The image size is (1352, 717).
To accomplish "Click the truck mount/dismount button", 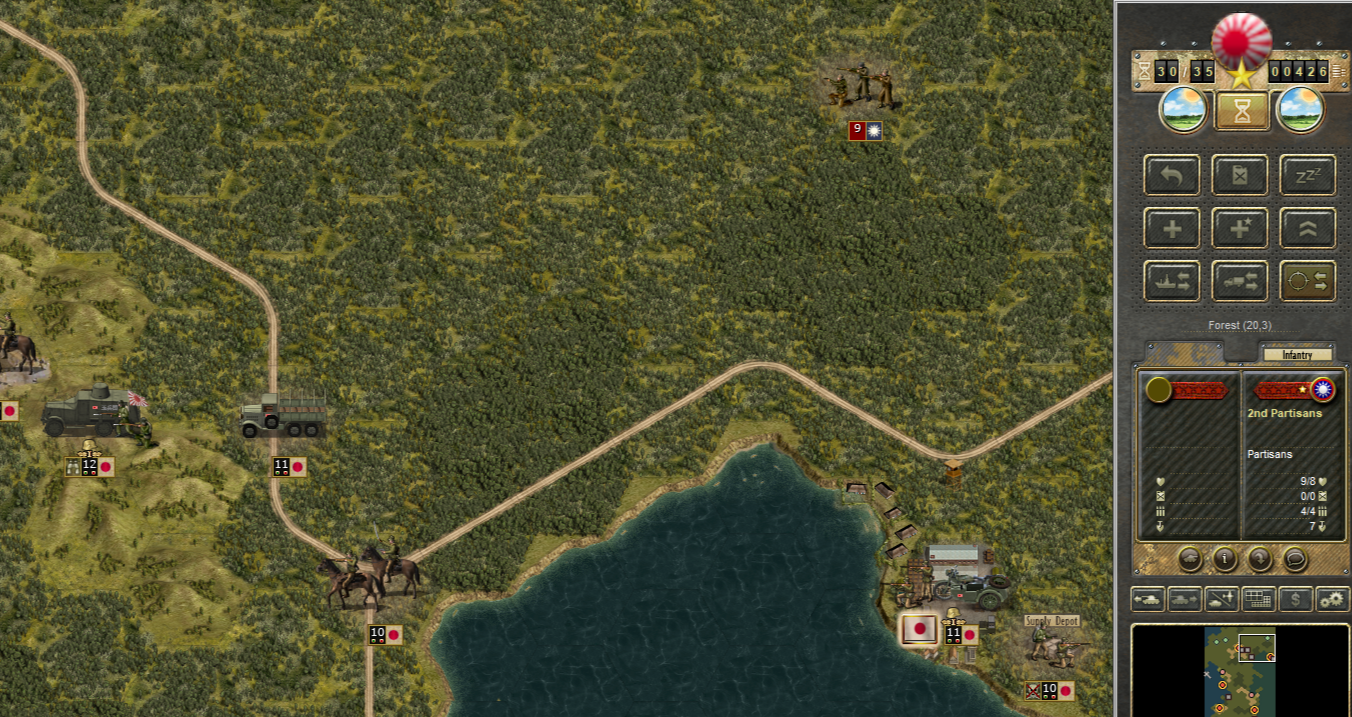I will click(1240, 282).
